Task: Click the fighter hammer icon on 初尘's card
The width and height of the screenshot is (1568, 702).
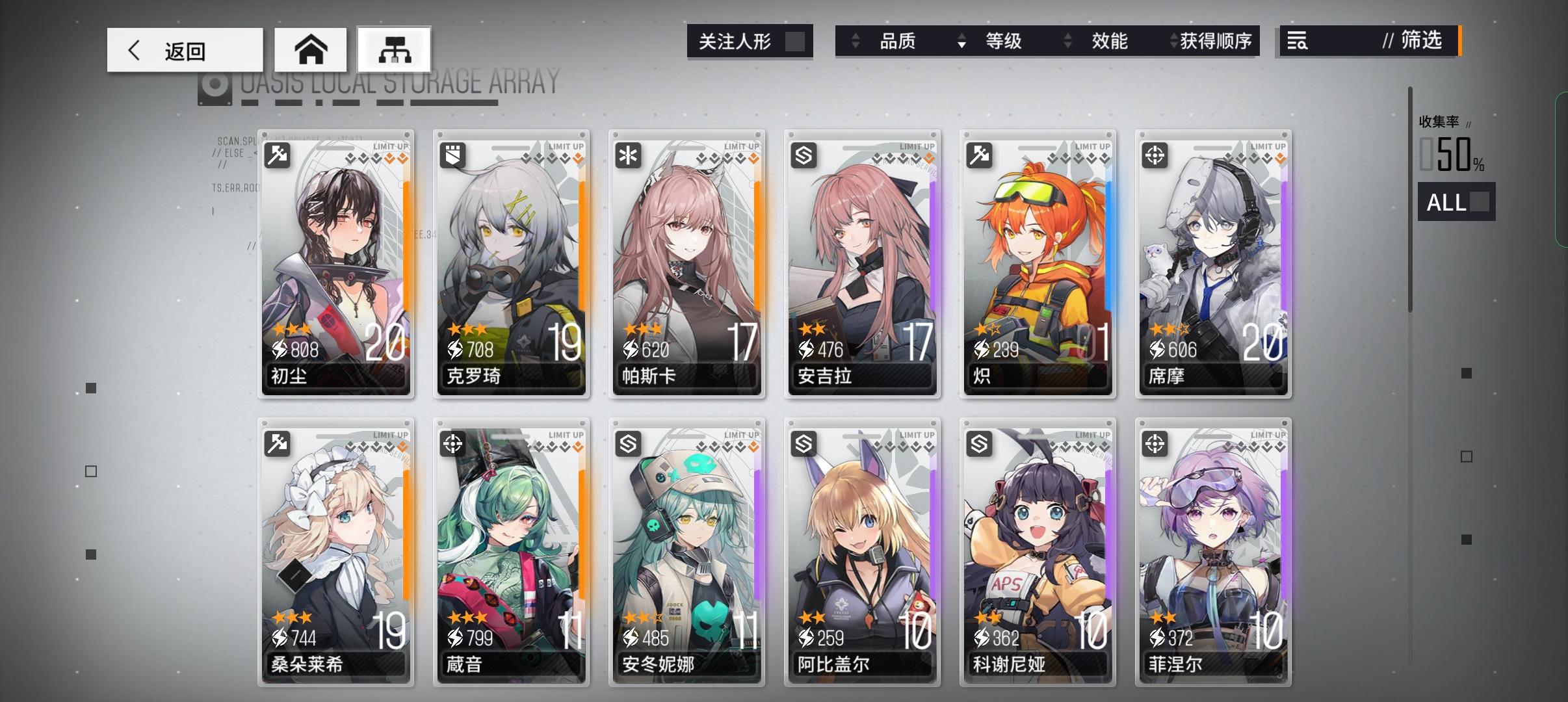Action: point(278,154)
